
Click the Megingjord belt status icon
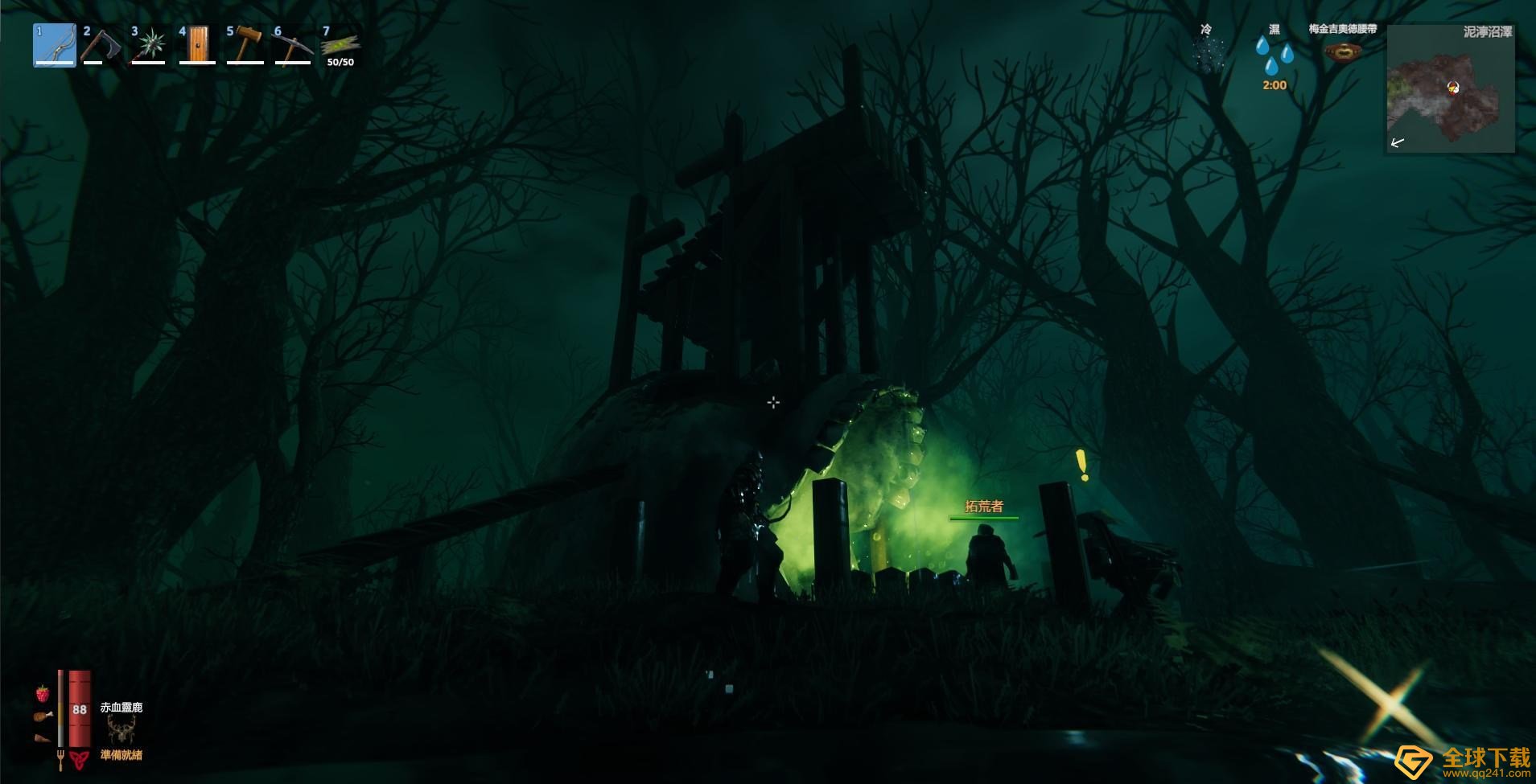[x=1342, y=52]
